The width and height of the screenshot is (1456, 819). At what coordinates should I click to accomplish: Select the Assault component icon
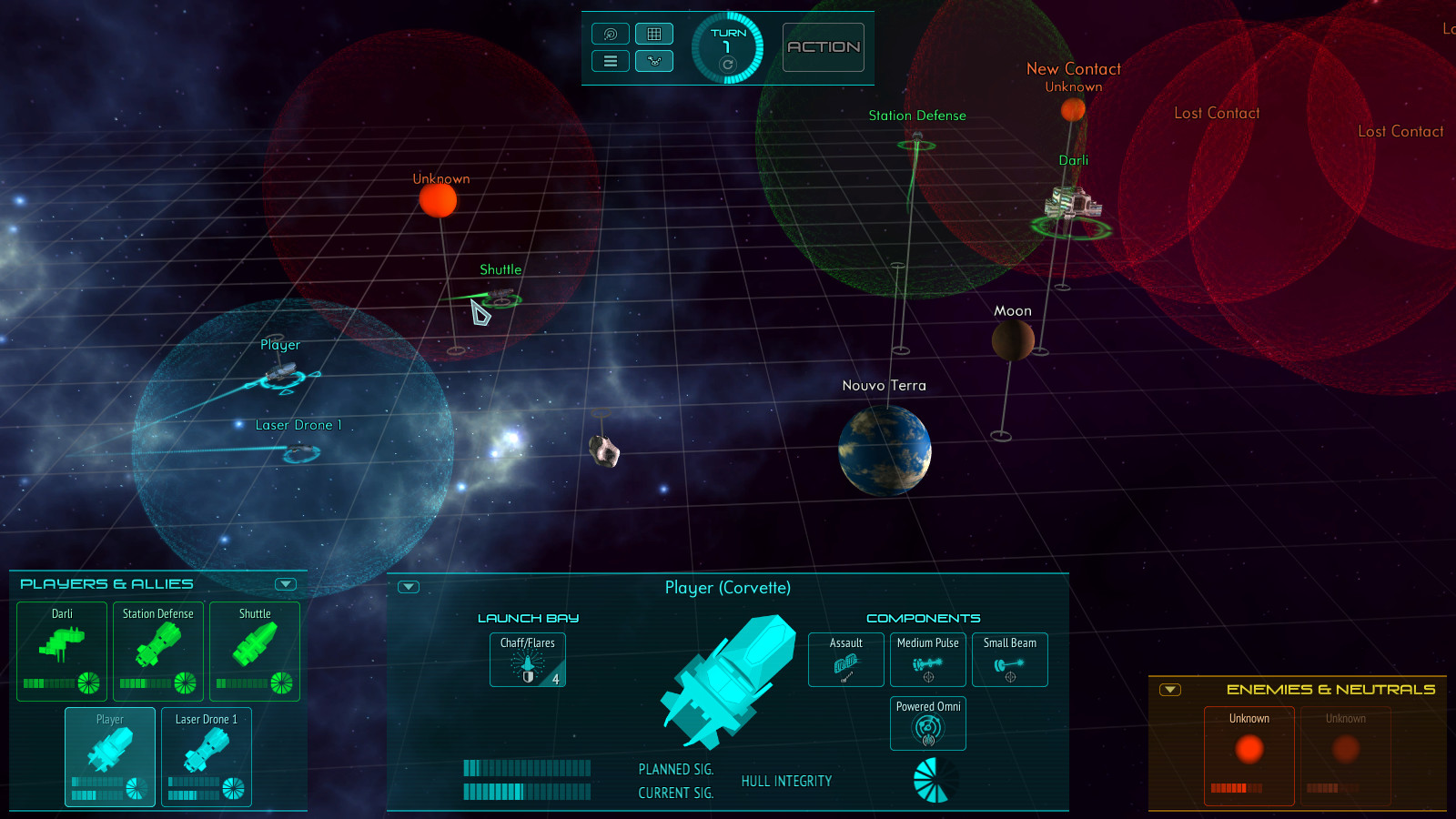coord(844,660)
